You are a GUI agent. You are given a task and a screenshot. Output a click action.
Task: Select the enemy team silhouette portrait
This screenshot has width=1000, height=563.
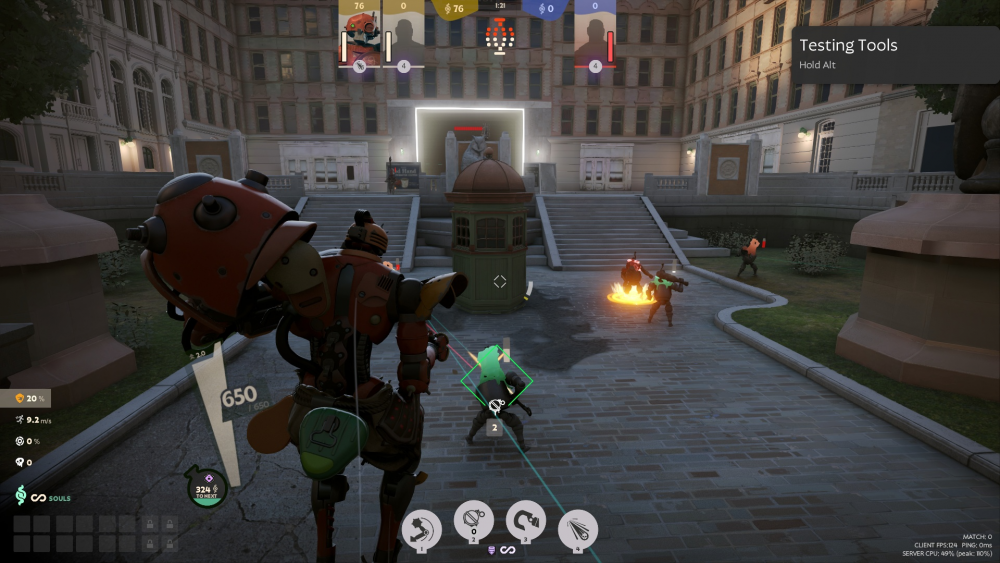[x=595, y=41]
